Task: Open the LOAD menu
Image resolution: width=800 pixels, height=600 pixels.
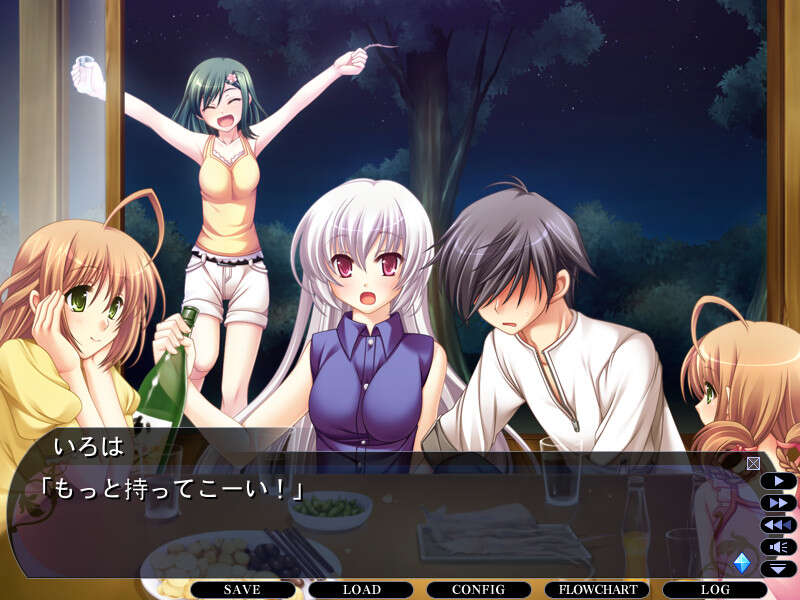Action: pyautogui.click(x=361, y=590)
